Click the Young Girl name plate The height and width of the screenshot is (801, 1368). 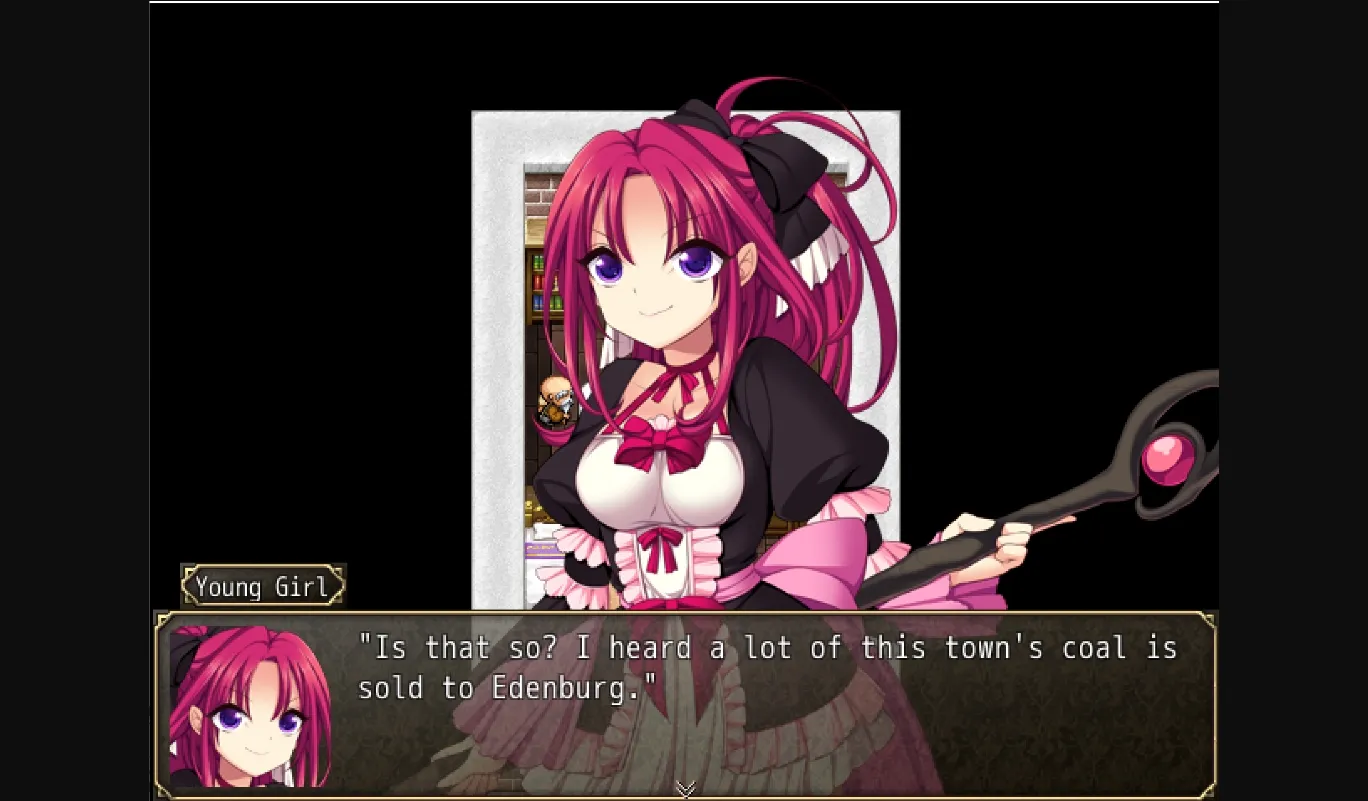[262, 586]
